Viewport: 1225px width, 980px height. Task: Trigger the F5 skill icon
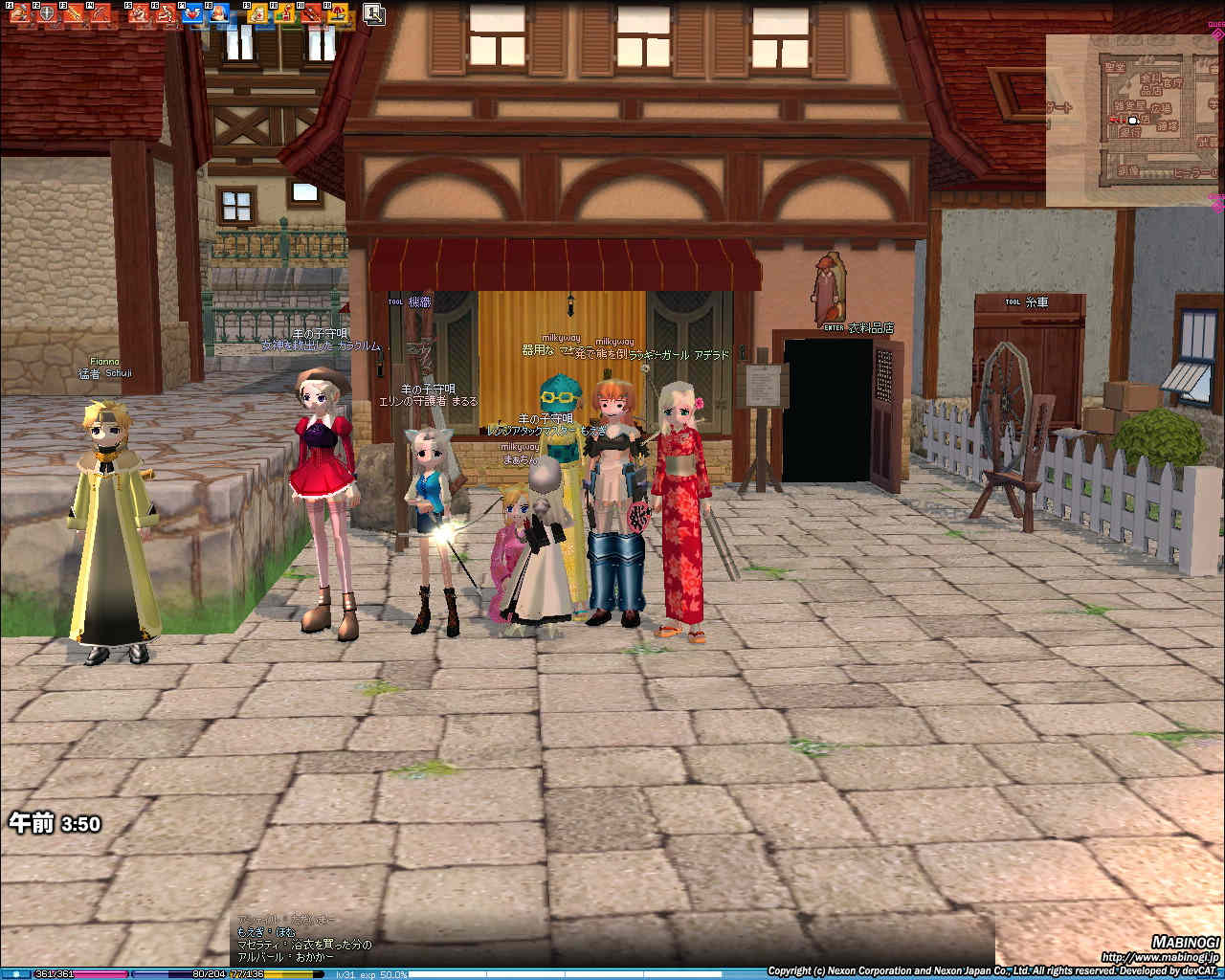point(140,13)
